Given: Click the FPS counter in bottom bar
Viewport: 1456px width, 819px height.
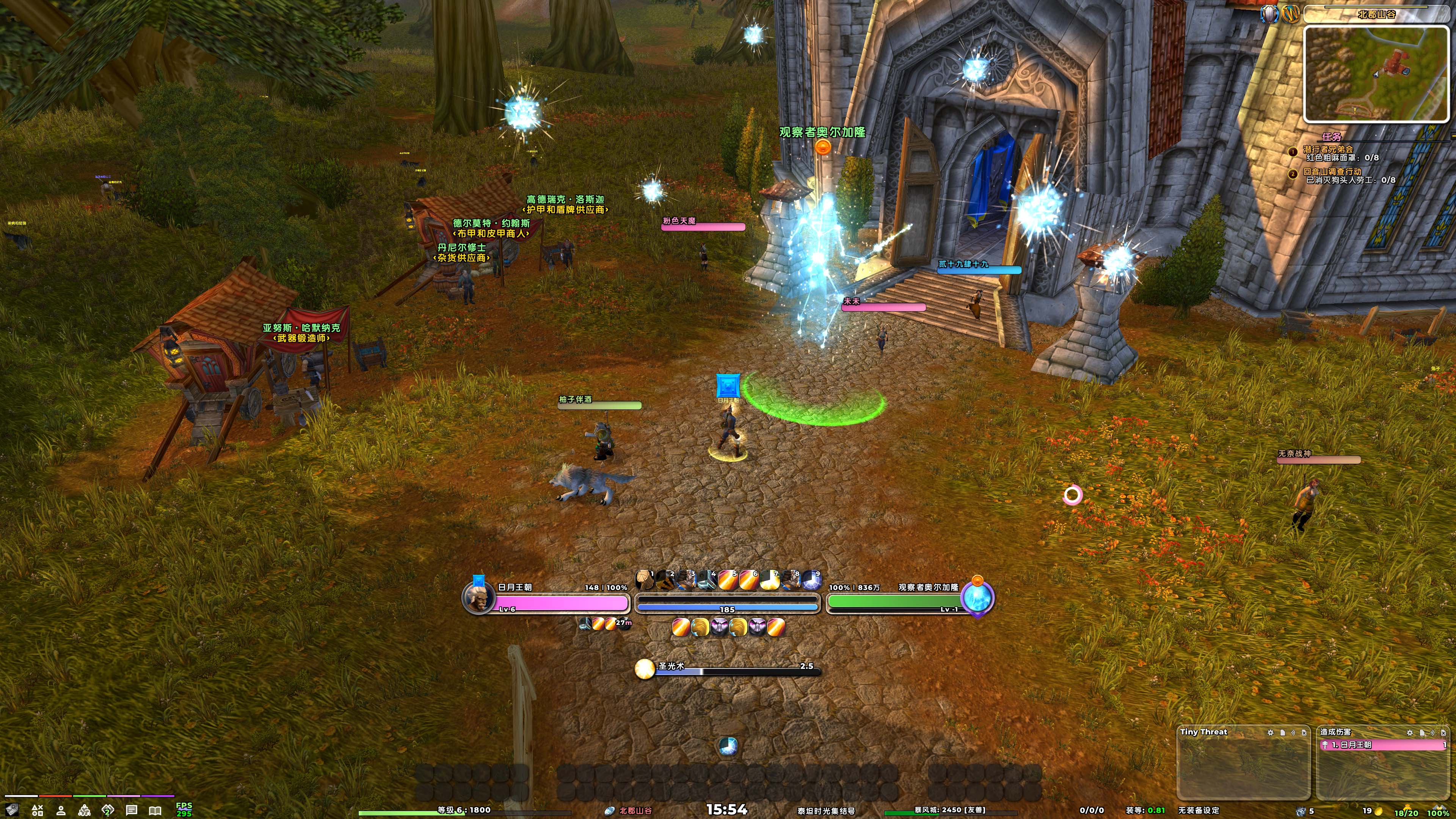Looking at the screenshot, I should coord(184,810).
